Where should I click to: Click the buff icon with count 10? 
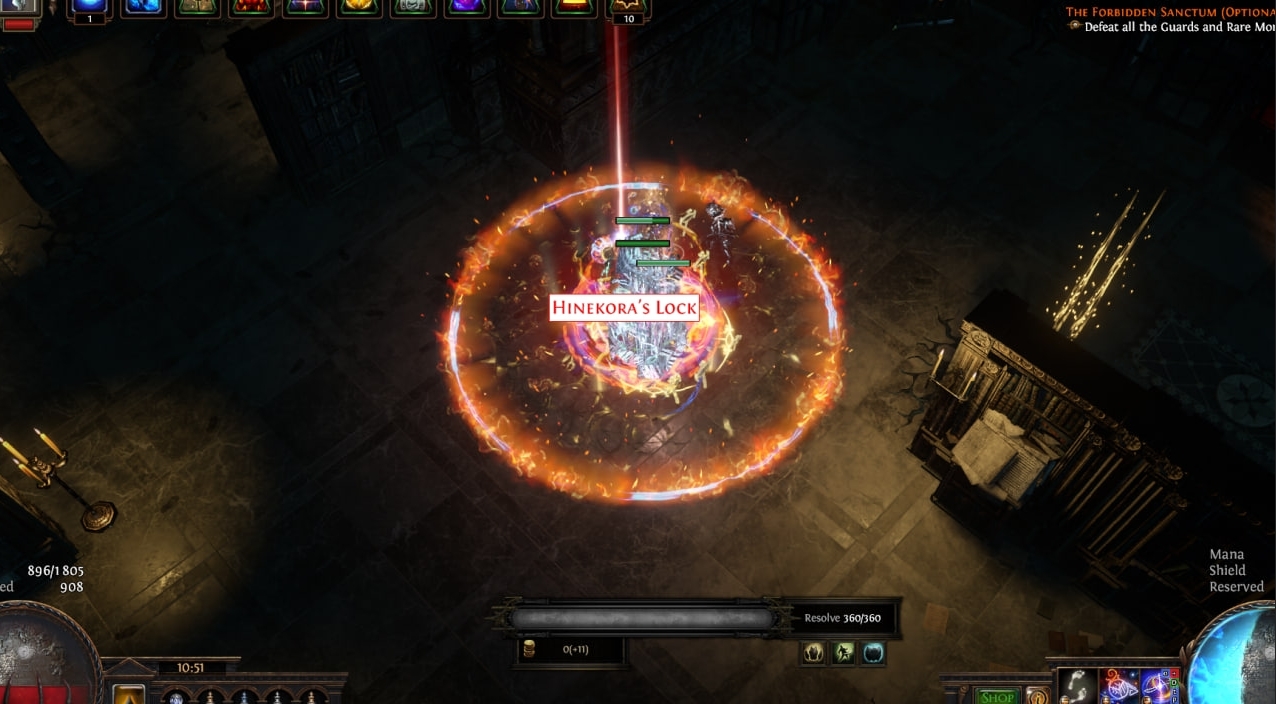(x=629, y=8)
